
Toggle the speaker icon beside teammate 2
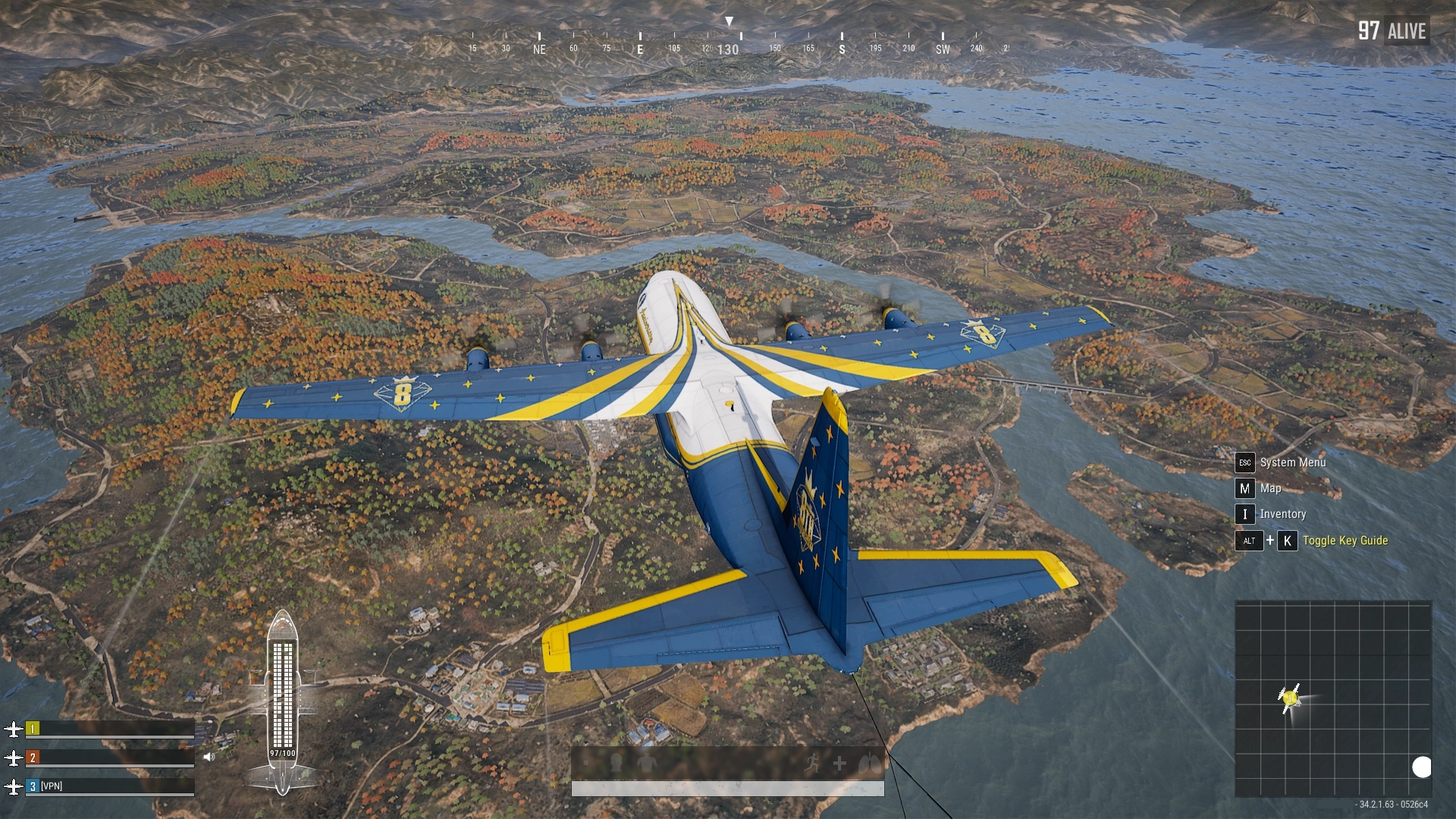coord(209,757)
